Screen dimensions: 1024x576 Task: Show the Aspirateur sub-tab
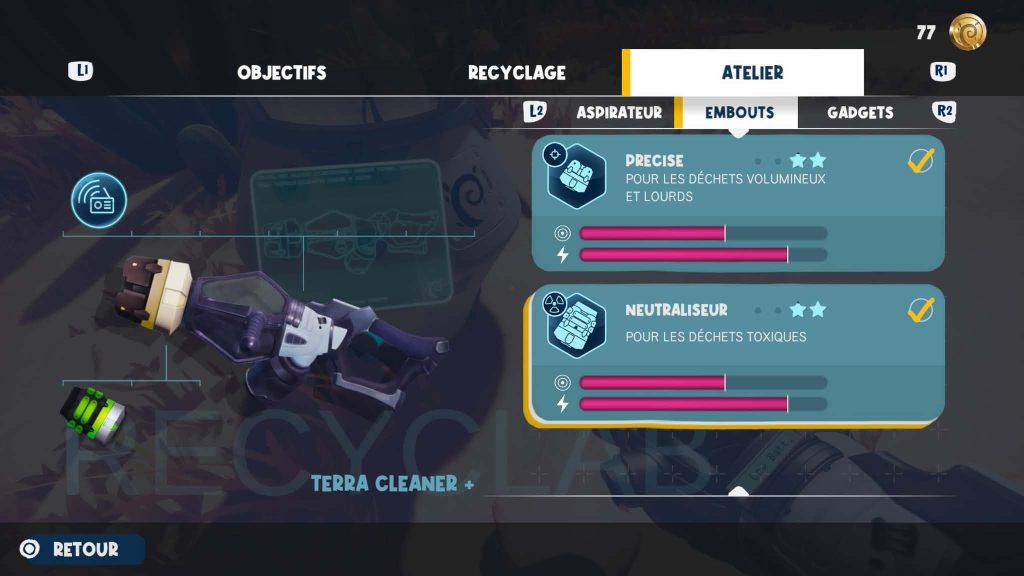(x=619, y=113)
